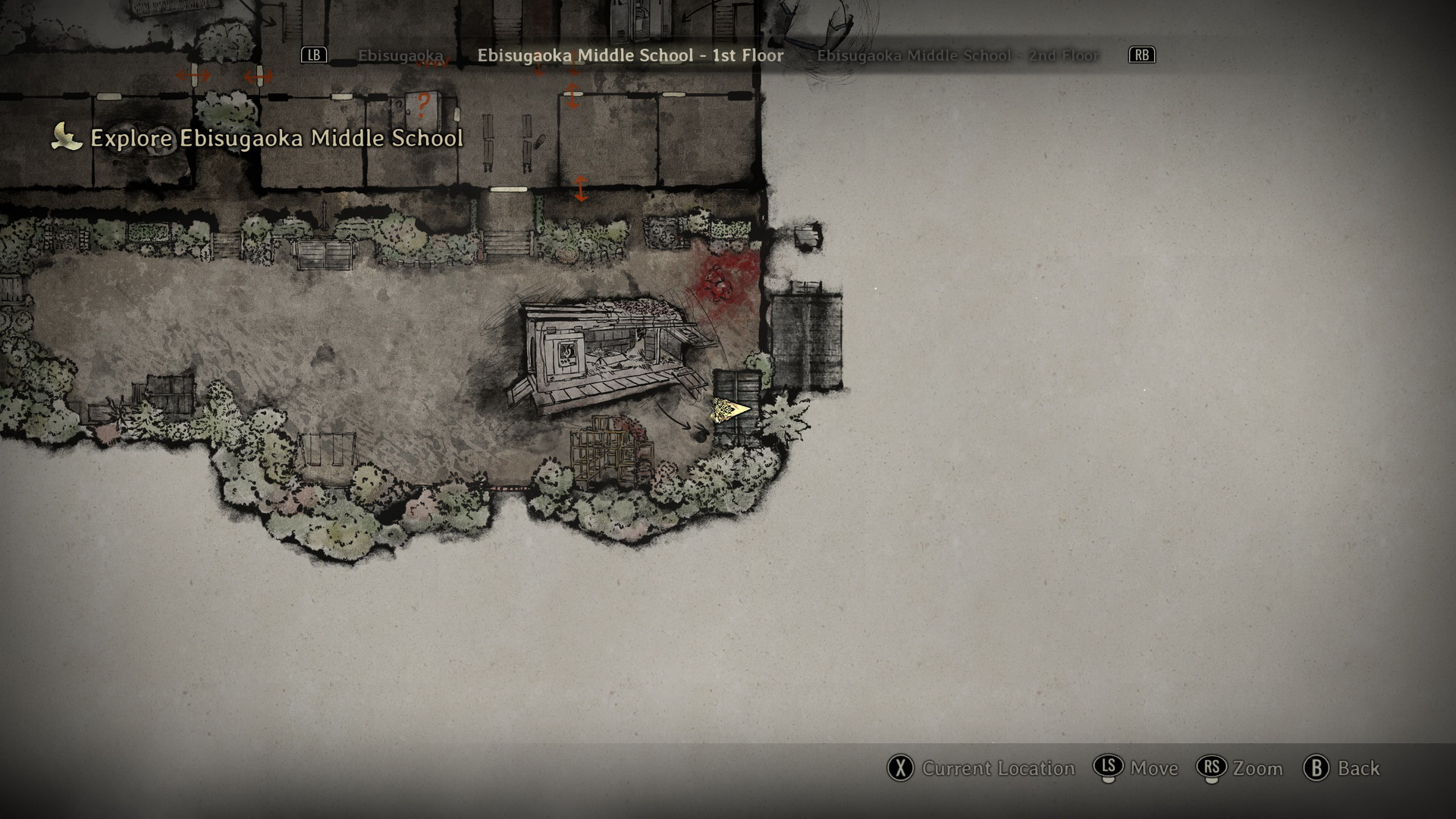Screen dimensions: 1456x819
Task: Switch to the Ebisugaoka map tab
Action: click(x=400, y=55)
